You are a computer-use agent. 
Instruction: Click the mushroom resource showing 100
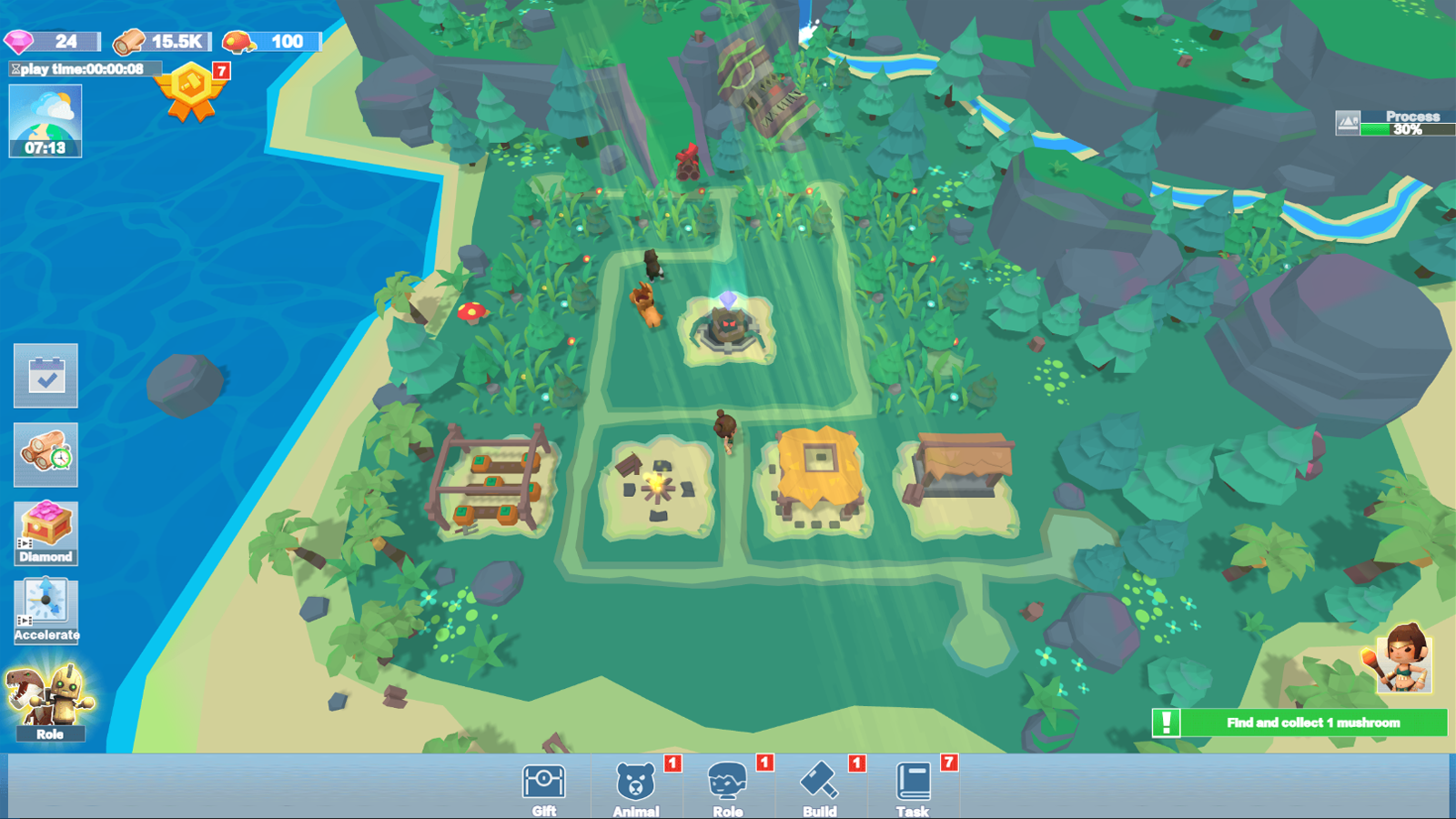pyautogui.click(x=268, y=40)
